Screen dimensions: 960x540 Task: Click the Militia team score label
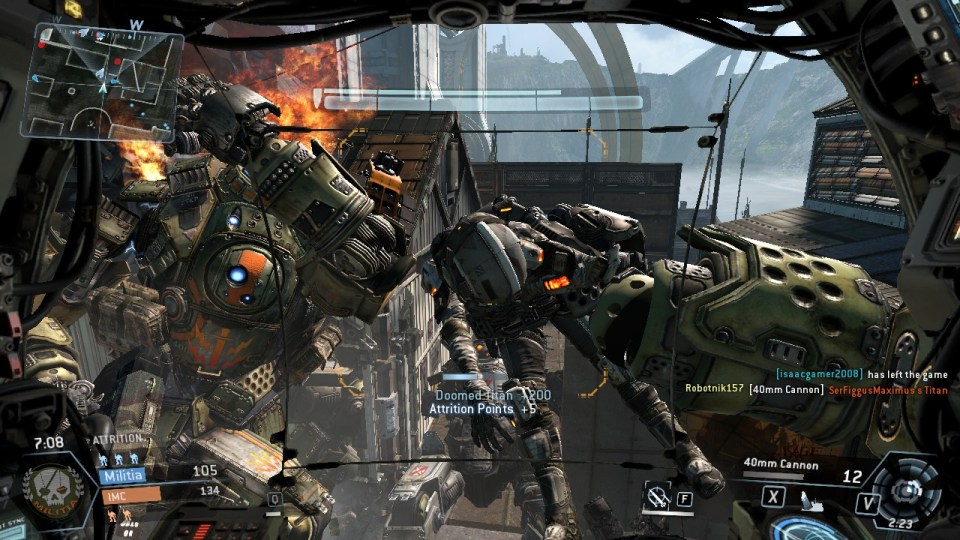point(124,476)
